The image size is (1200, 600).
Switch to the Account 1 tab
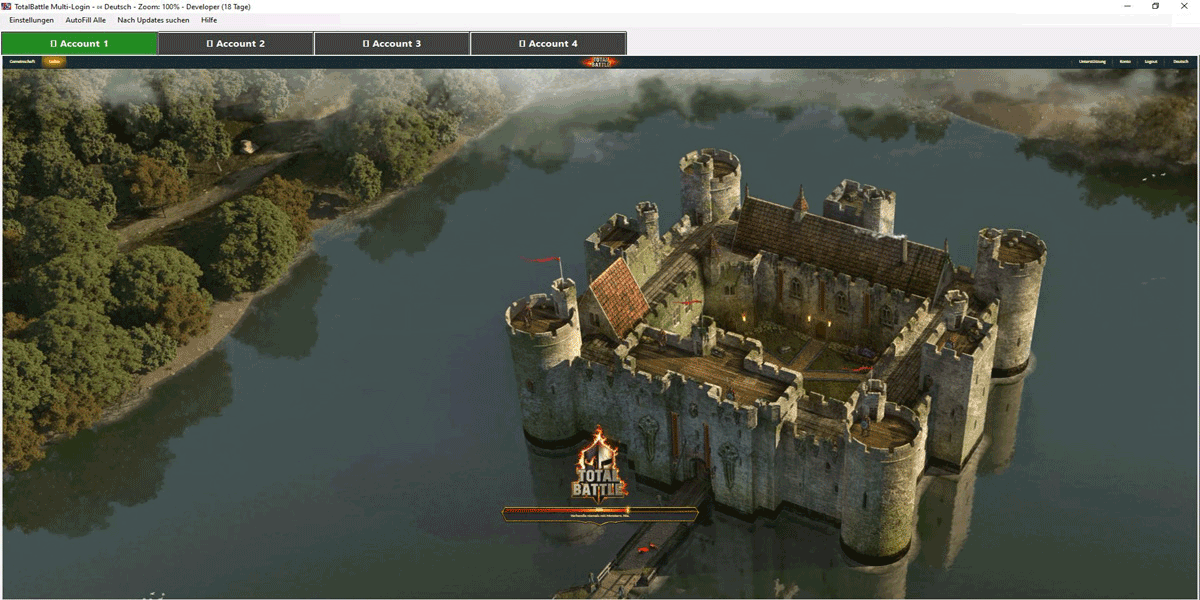pos(79,44)
